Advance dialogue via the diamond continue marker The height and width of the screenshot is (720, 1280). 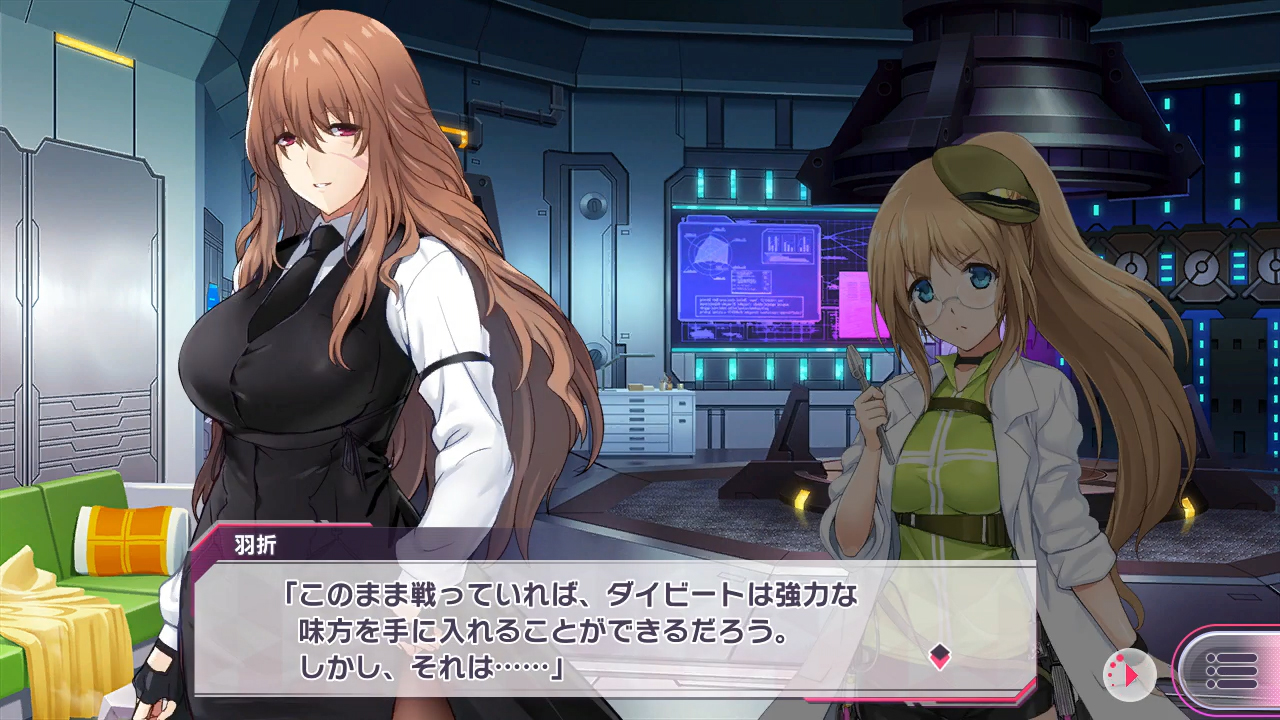939,656
